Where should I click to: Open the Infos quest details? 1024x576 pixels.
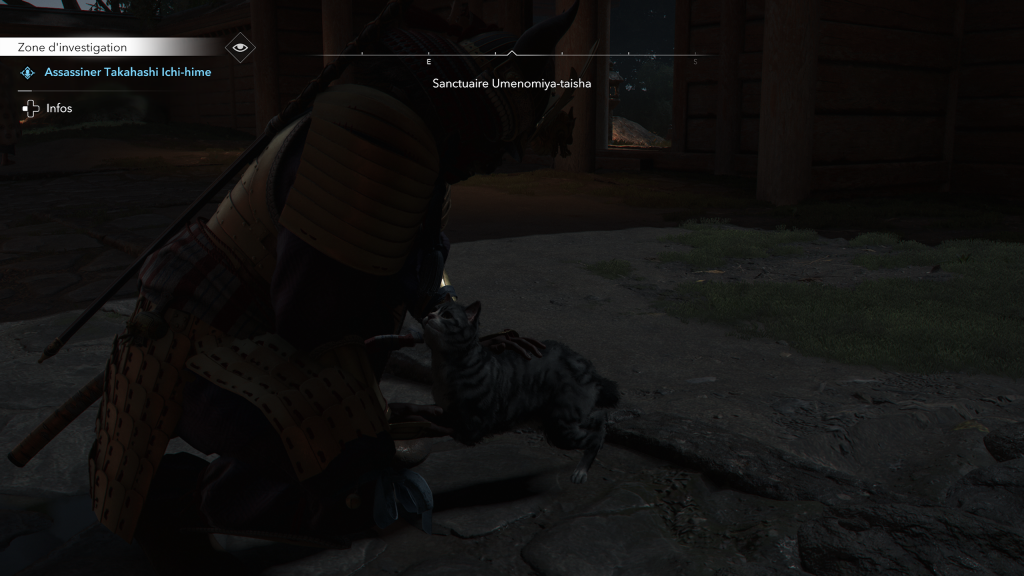pos(59,108)
